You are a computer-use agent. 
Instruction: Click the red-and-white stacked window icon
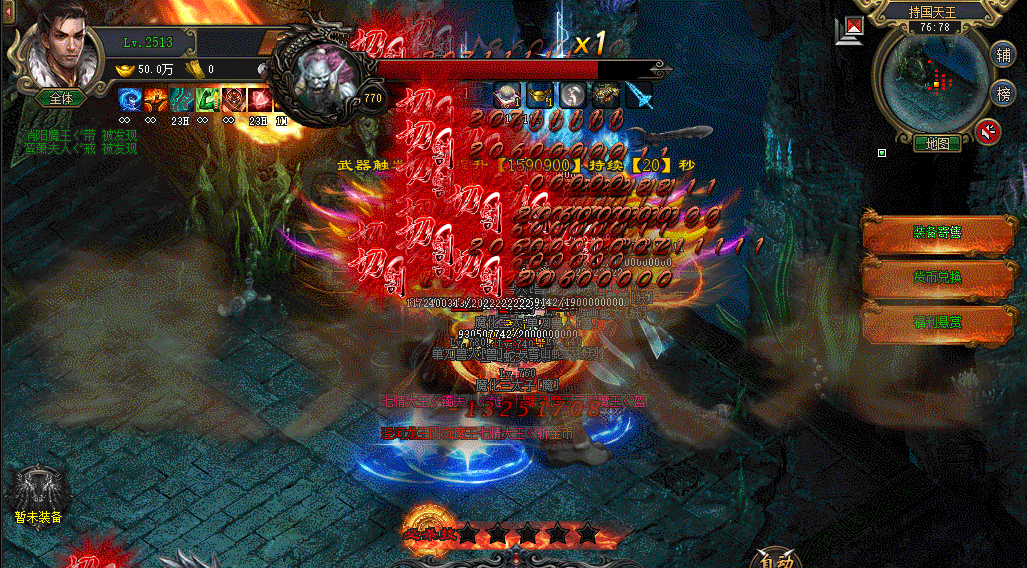pyautogui.click(x=851, y=30)
